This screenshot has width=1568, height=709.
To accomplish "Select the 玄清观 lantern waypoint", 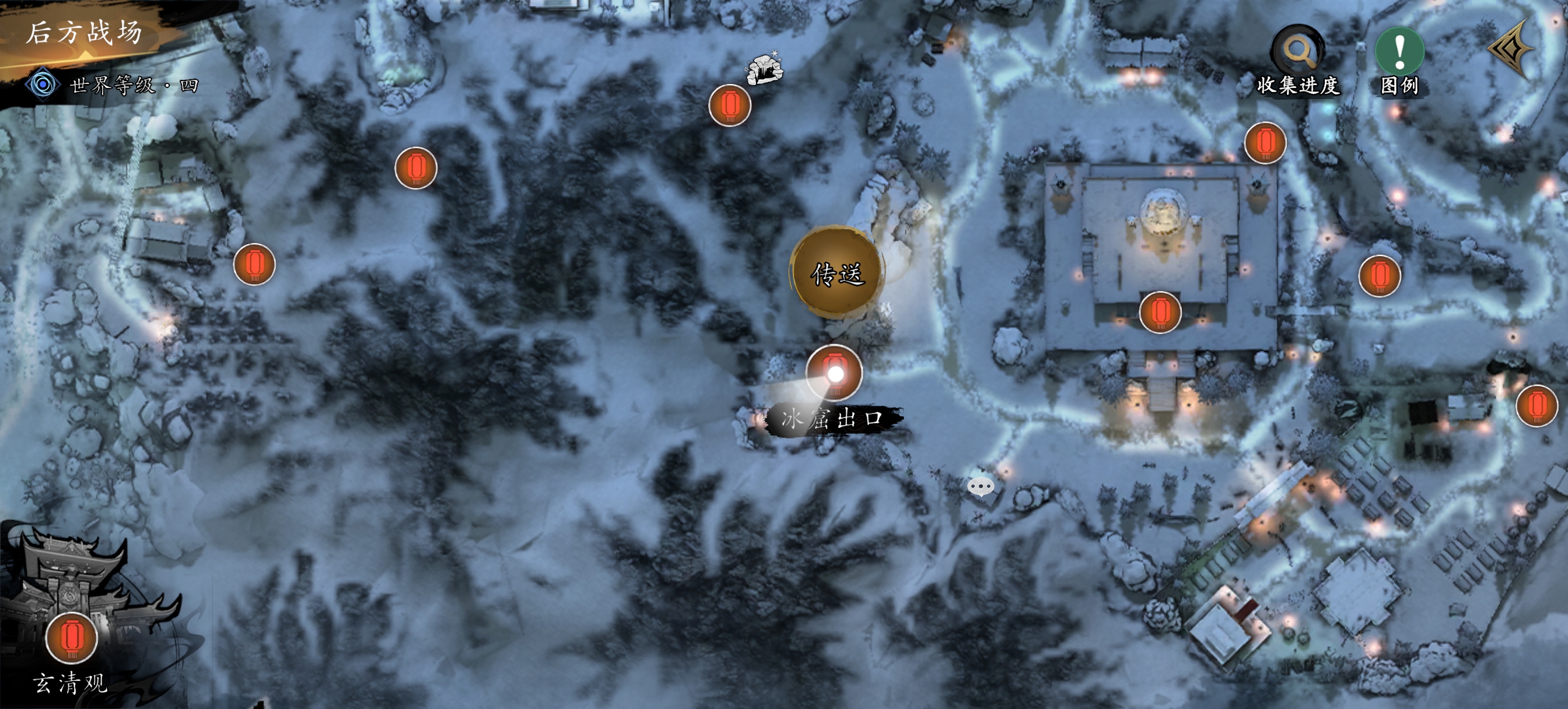I will tap(72, 637).
